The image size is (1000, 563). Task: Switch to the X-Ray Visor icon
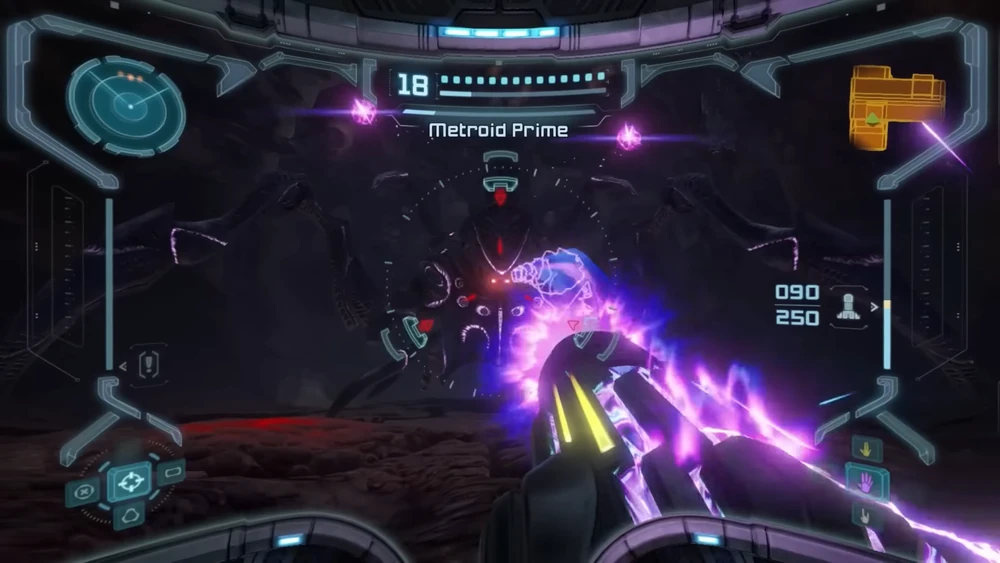[85, 491]
